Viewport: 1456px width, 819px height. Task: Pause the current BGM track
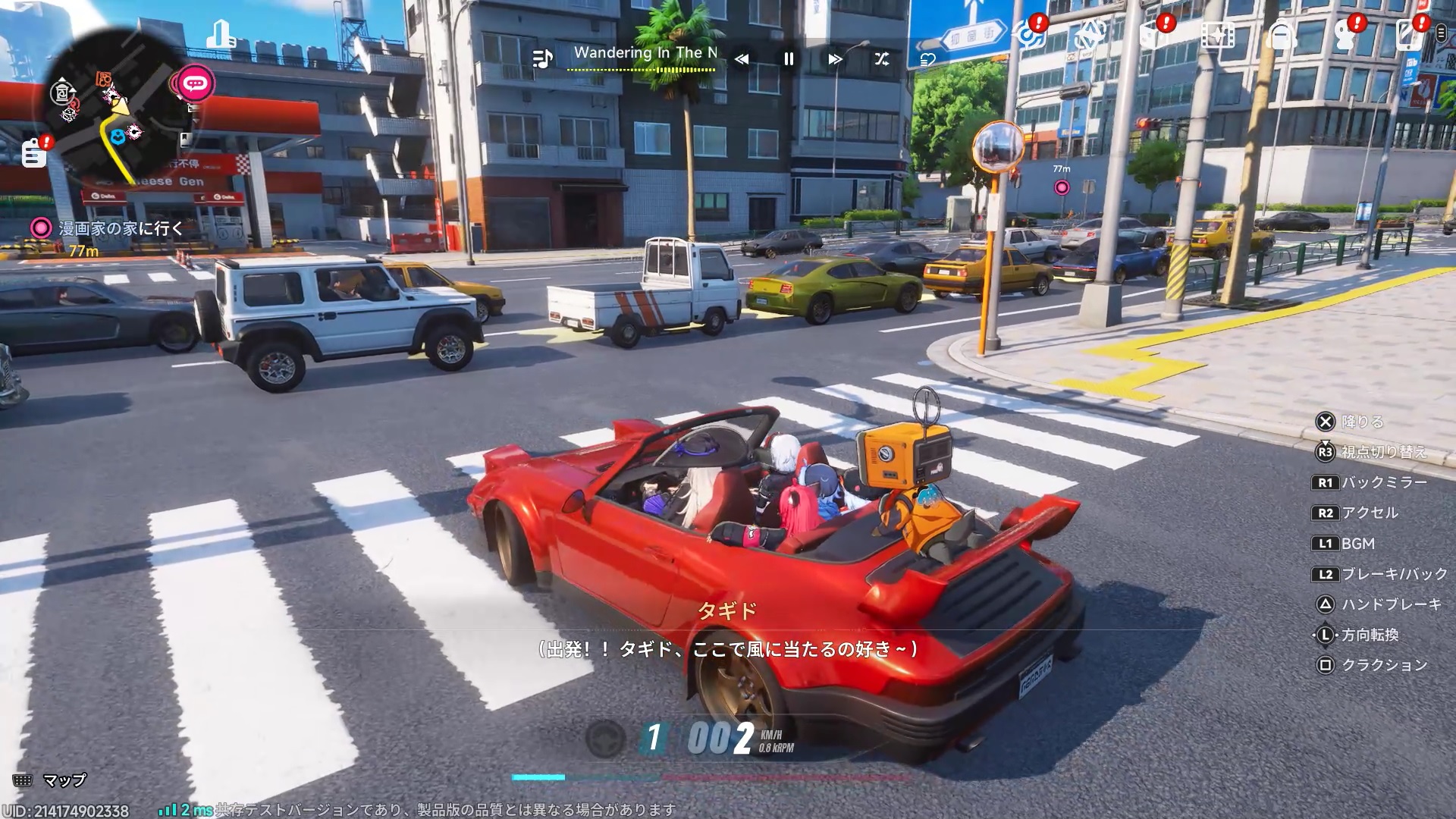coord(789,59)
